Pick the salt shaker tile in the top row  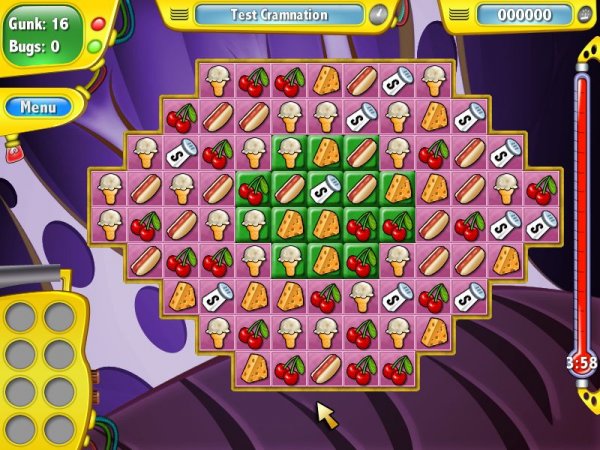click(398, 80)
